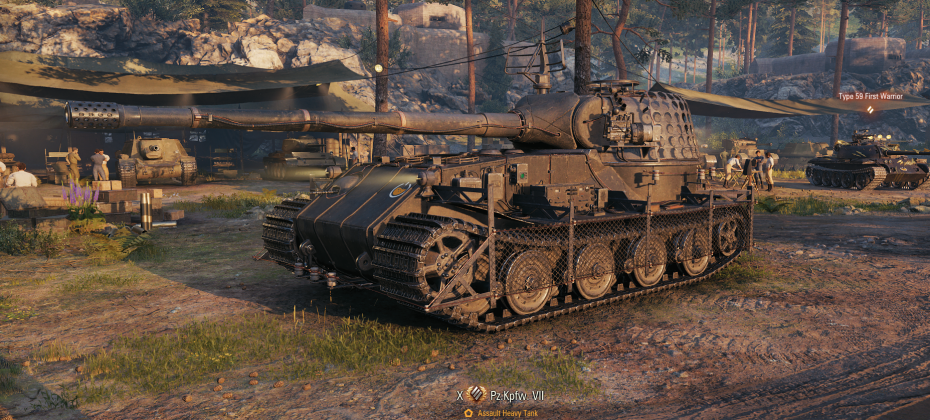Click the Assault Heavy Tank role label
This screenshot has width=930, height=420.
(x=509, y=412)
